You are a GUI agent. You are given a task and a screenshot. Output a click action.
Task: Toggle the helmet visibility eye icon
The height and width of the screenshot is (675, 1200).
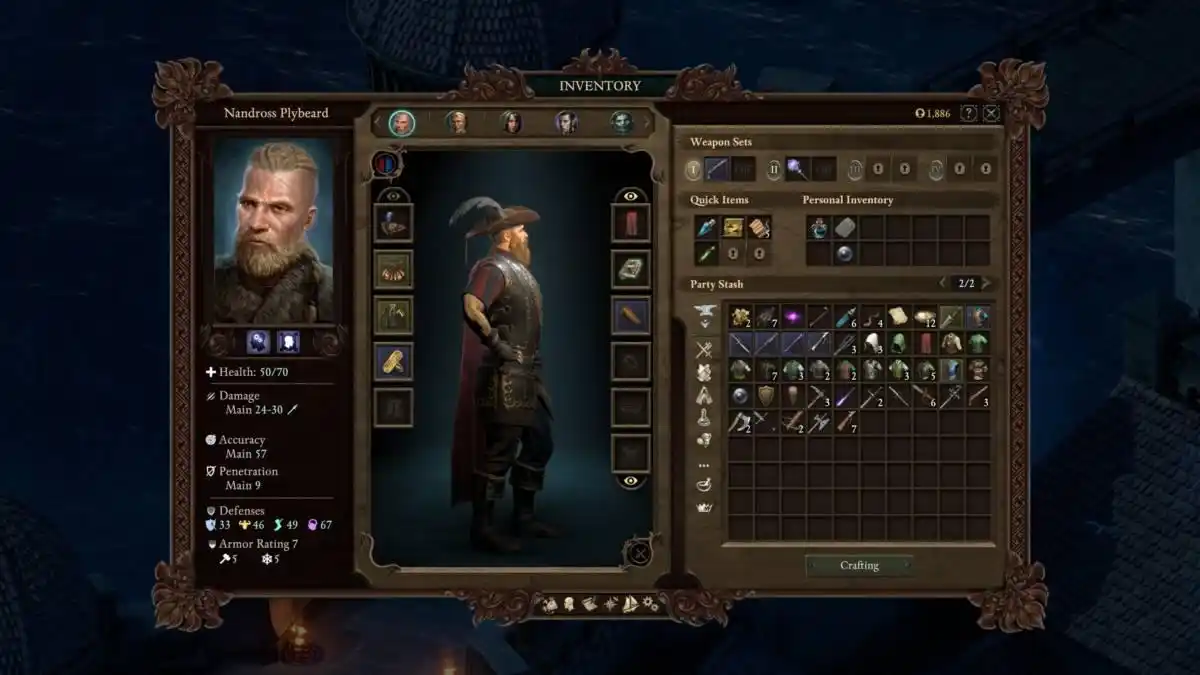tap(393, 196)
